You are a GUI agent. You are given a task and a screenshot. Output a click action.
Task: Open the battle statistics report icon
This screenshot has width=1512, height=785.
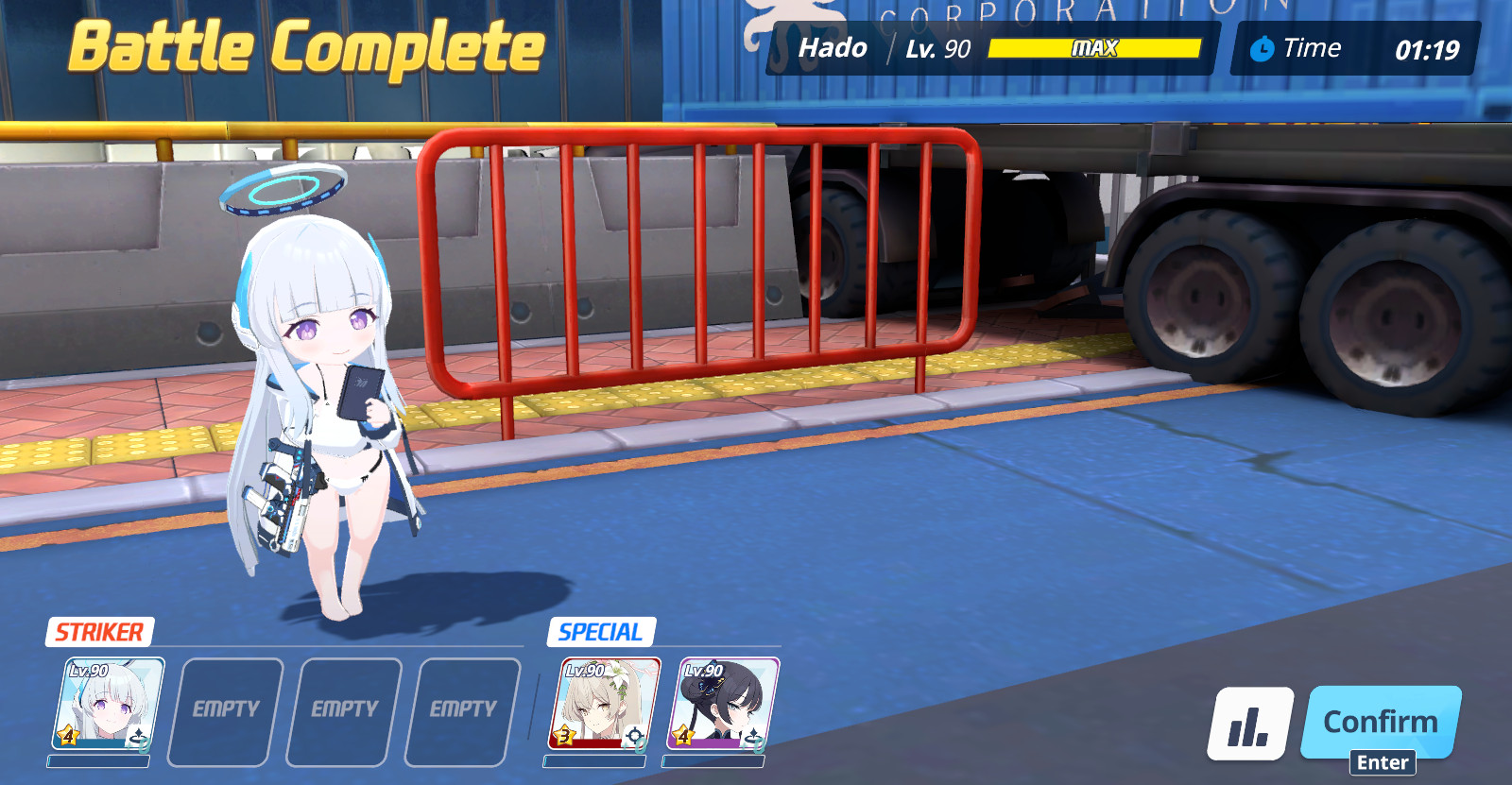pyautogui.click(x=1249, y=723)
